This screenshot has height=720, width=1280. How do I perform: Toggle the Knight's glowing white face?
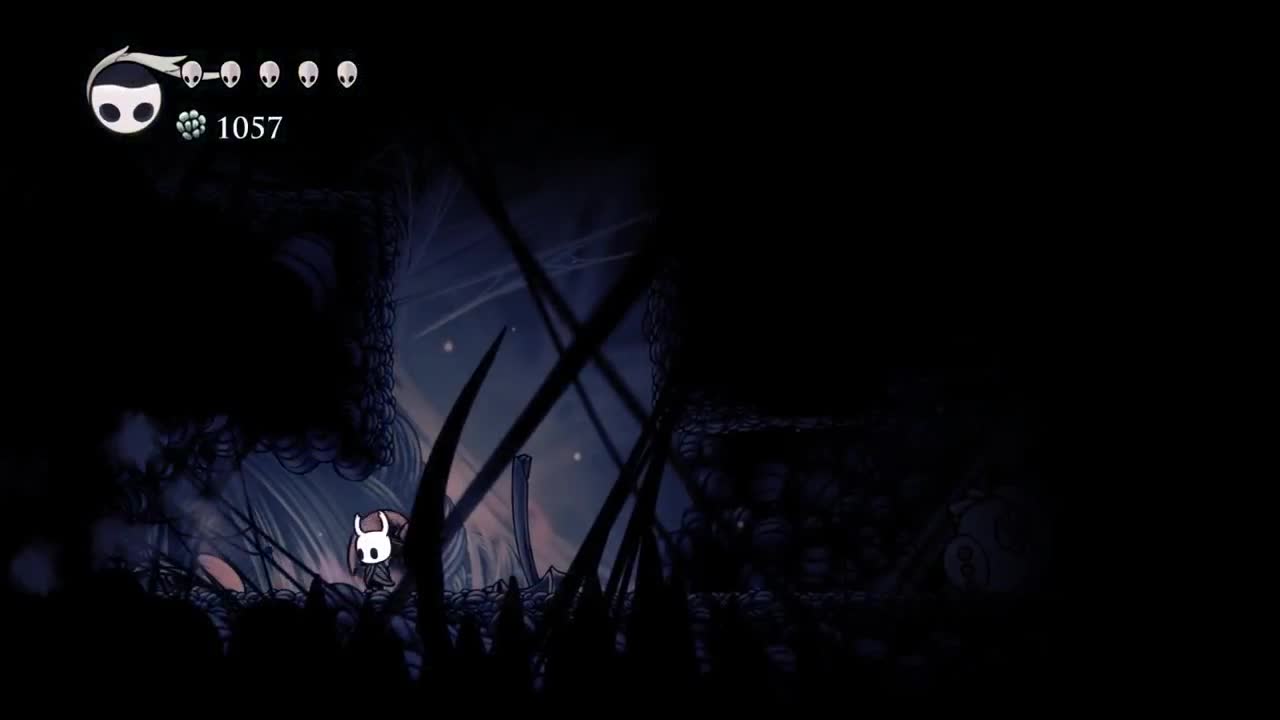click(x=372, y=545)
